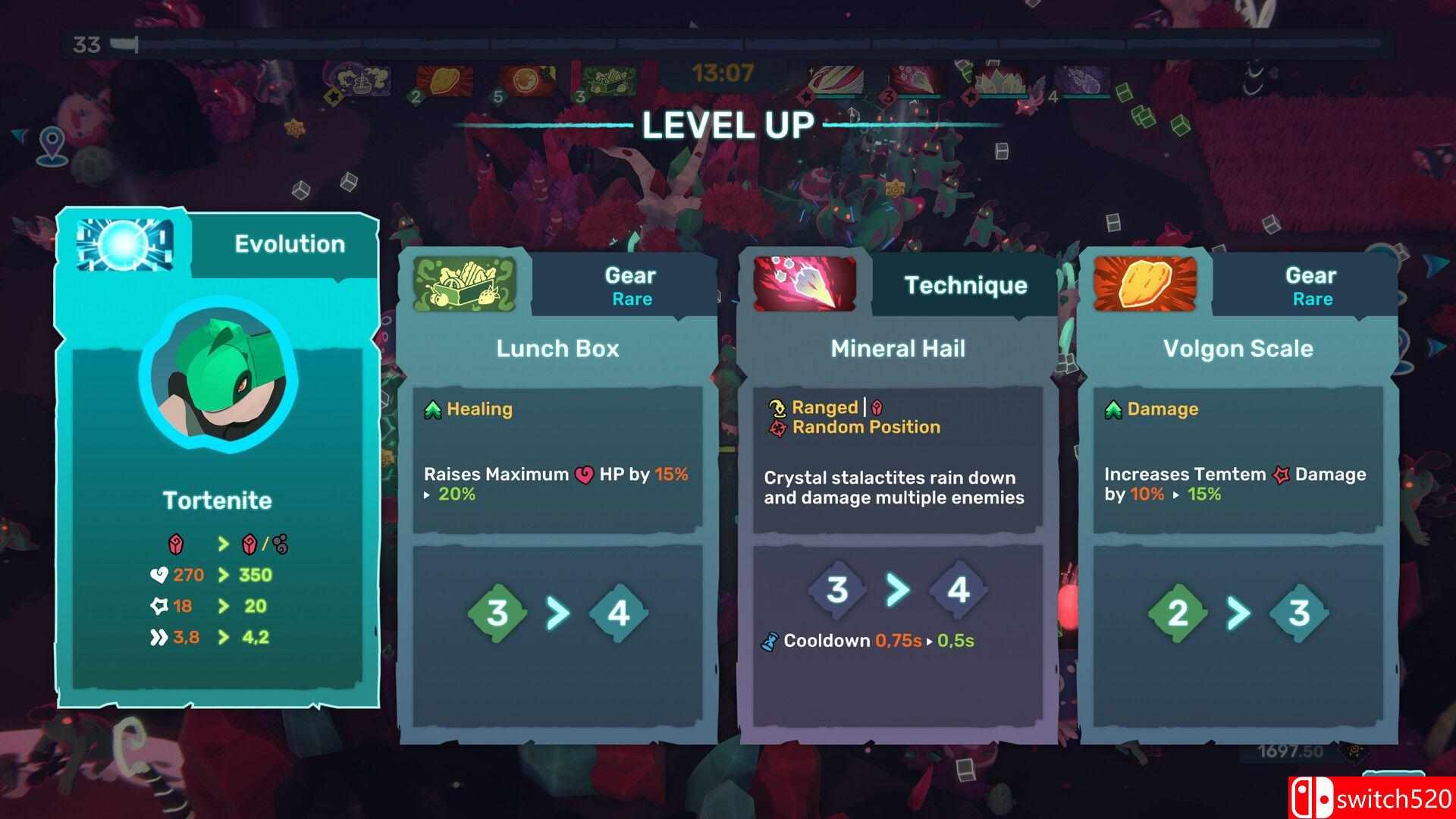
Task: Click the crystal type icon under Tortenite
Action: coord(174,542)
